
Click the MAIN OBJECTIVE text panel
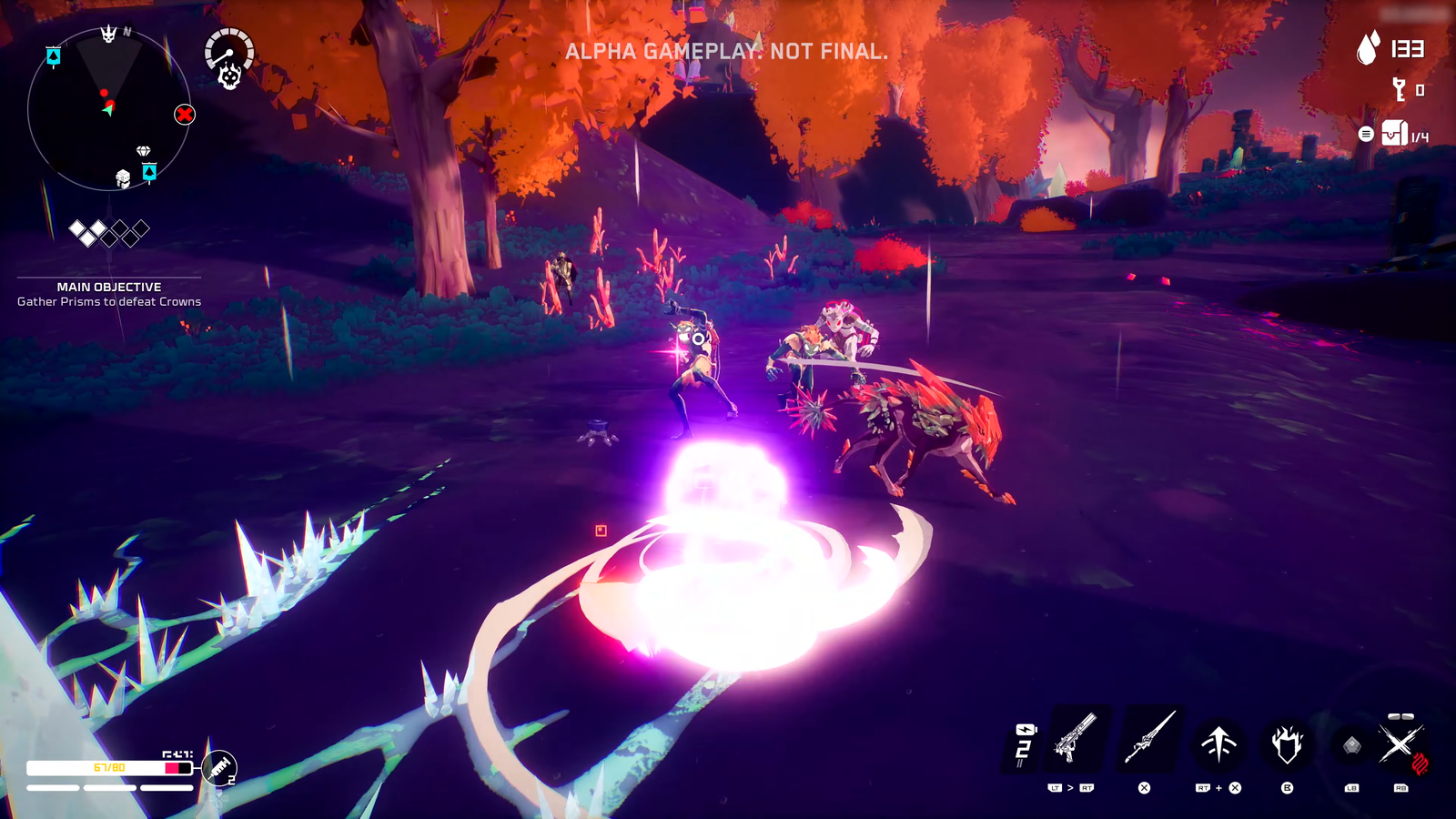[108, 285]
